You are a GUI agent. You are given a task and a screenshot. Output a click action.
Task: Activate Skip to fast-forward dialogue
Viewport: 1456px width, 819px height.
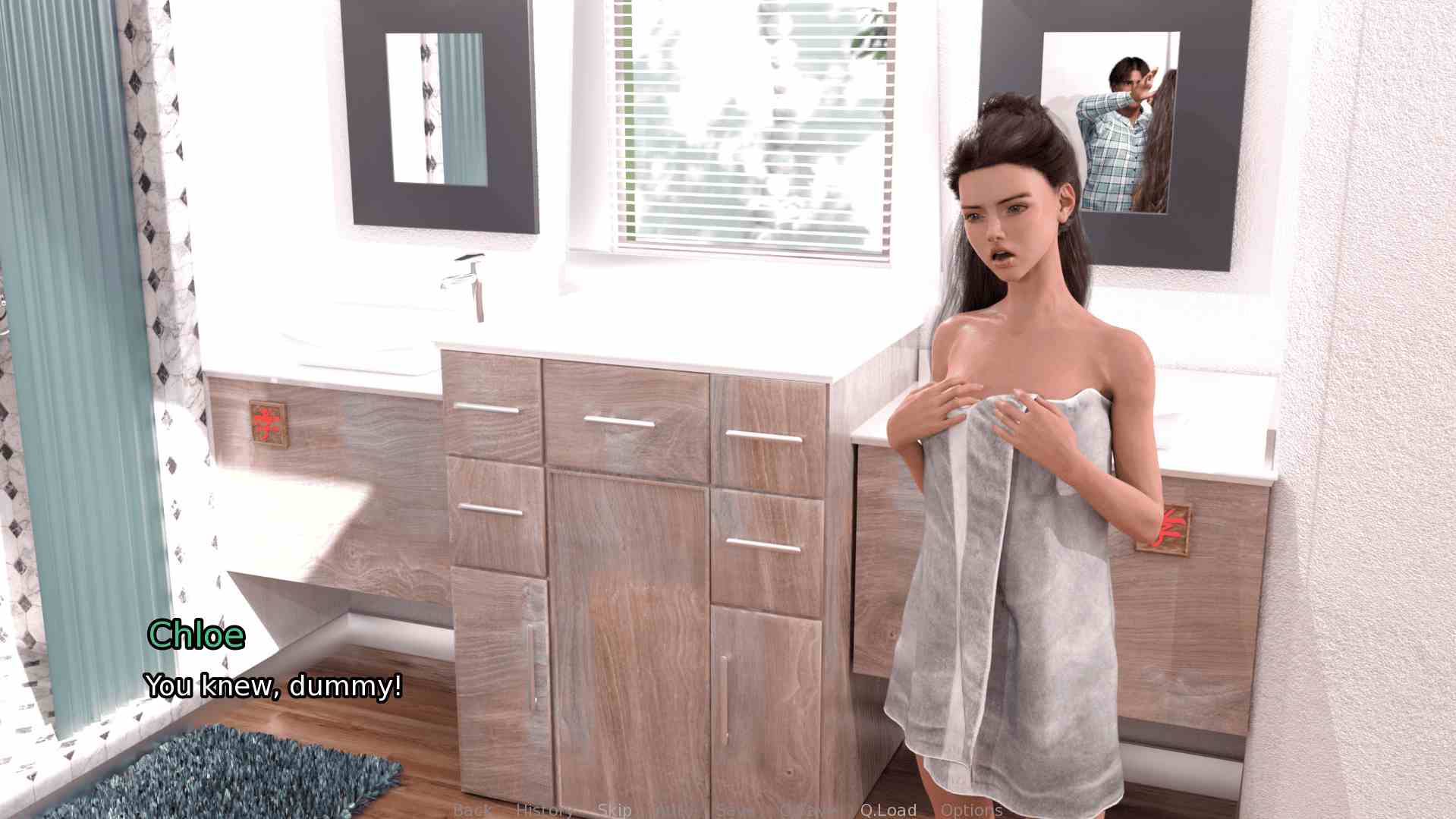pyautogui.click(x=615, y=810)
